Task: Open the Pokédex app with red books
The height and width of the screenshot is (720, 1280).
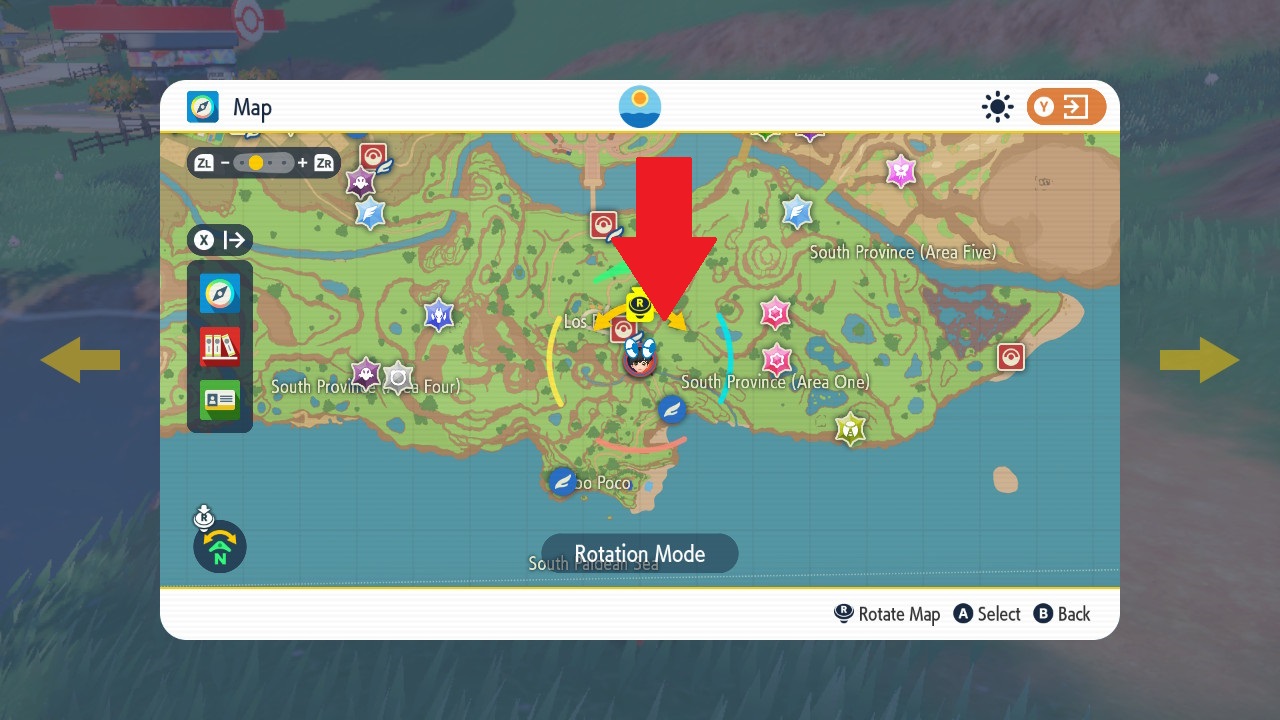Action: click(220, 346)
